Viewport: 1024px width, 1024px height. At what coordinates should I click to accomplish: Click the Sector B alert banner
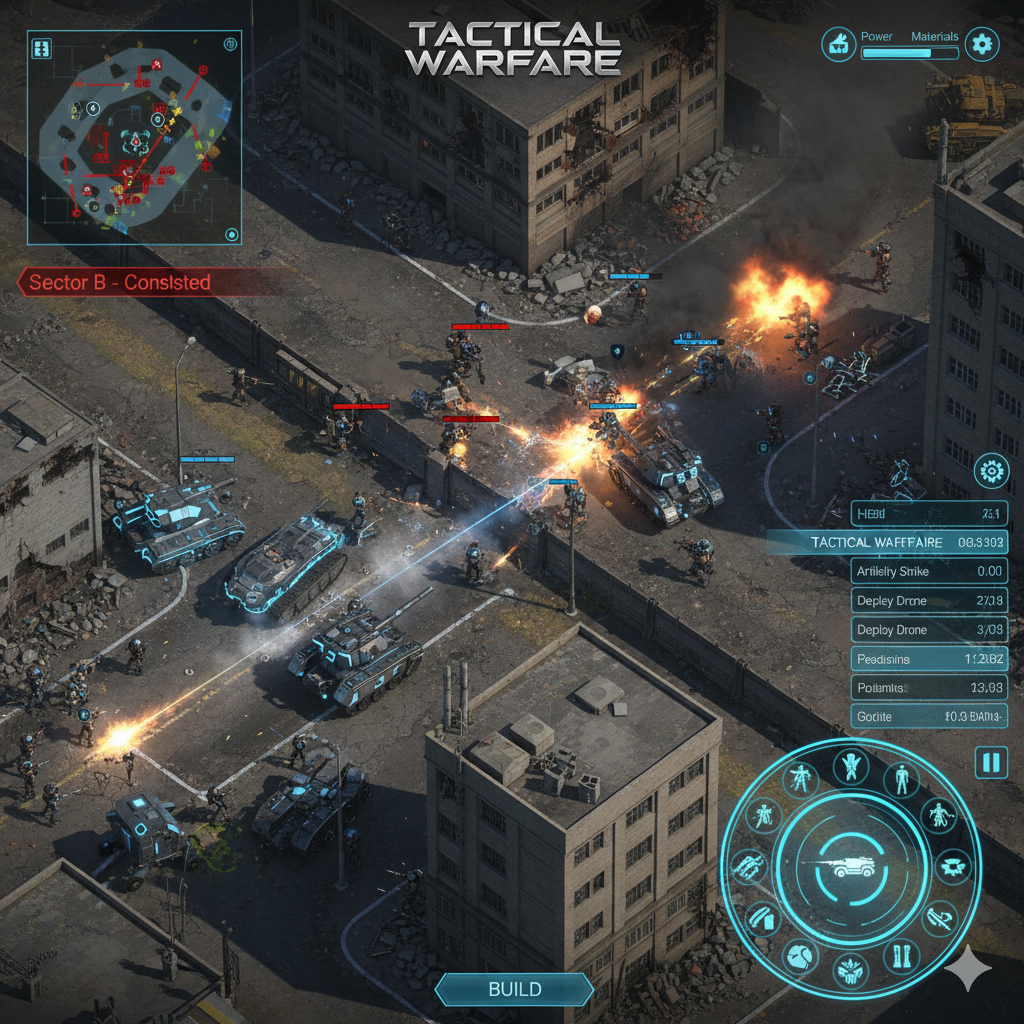click(120, 283)
